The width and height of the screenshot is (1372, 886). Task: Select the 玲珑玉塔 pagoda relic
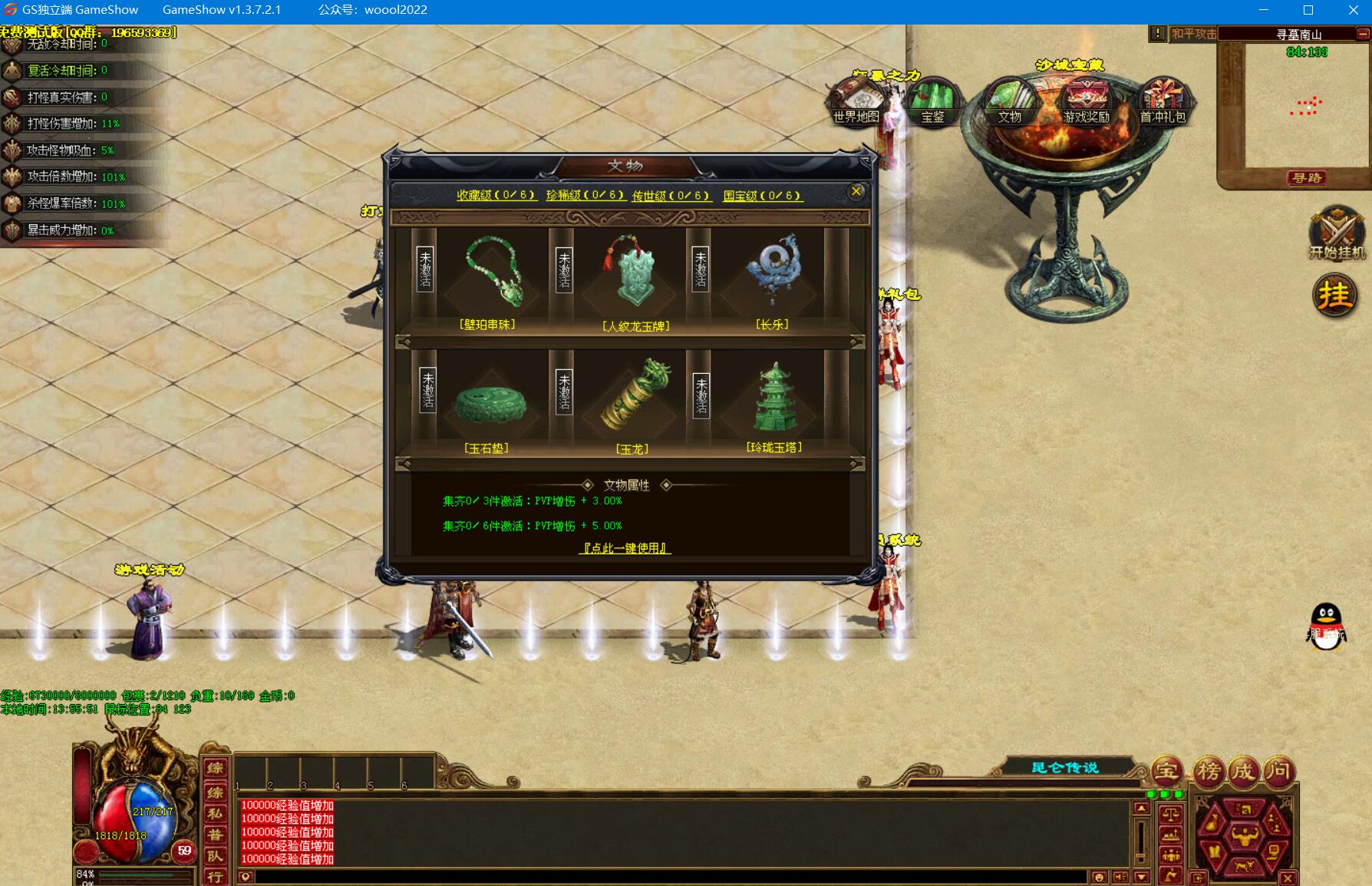coord(774,398)
